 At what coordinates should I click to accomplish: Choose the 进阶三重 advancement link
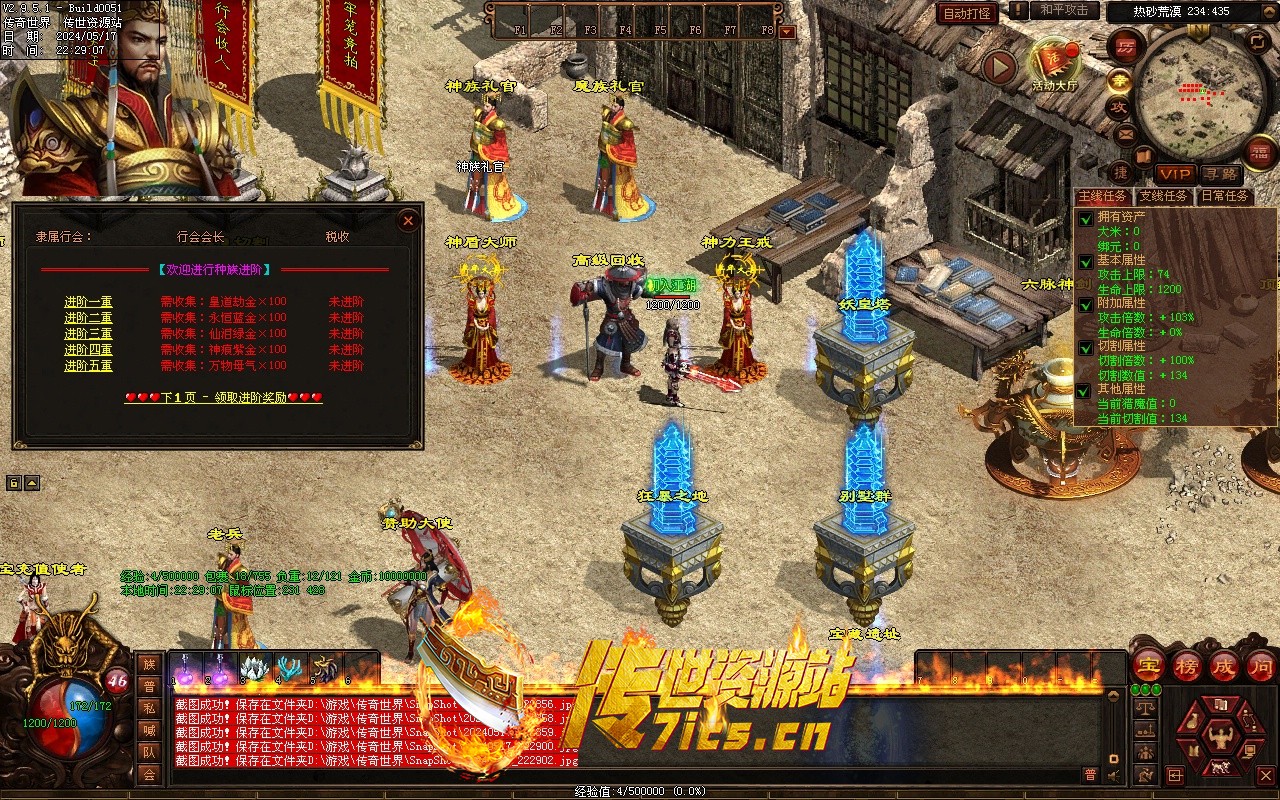(88, 334)
